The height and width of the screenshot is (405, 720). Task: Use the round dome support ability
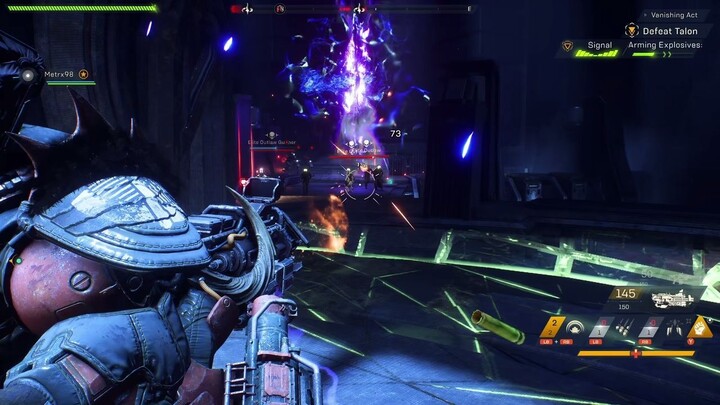(x=575, y=327)
